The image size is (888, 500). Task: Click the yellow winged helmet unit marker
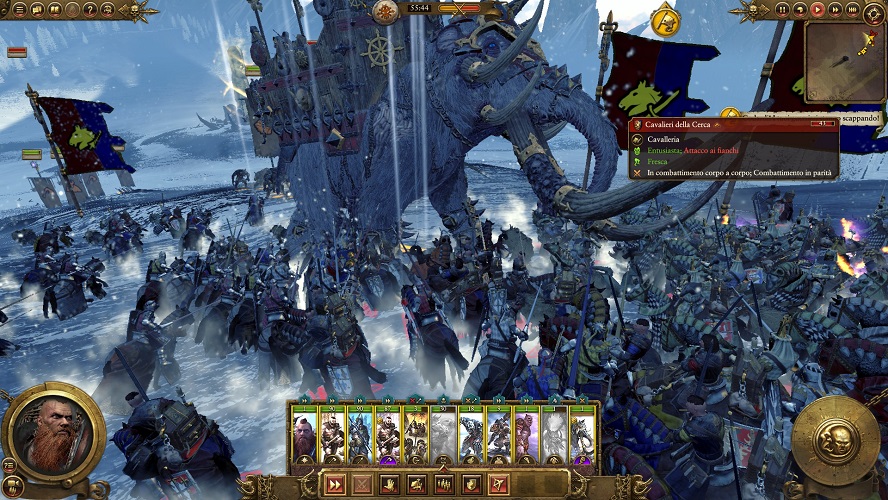[x=664, y=20]
